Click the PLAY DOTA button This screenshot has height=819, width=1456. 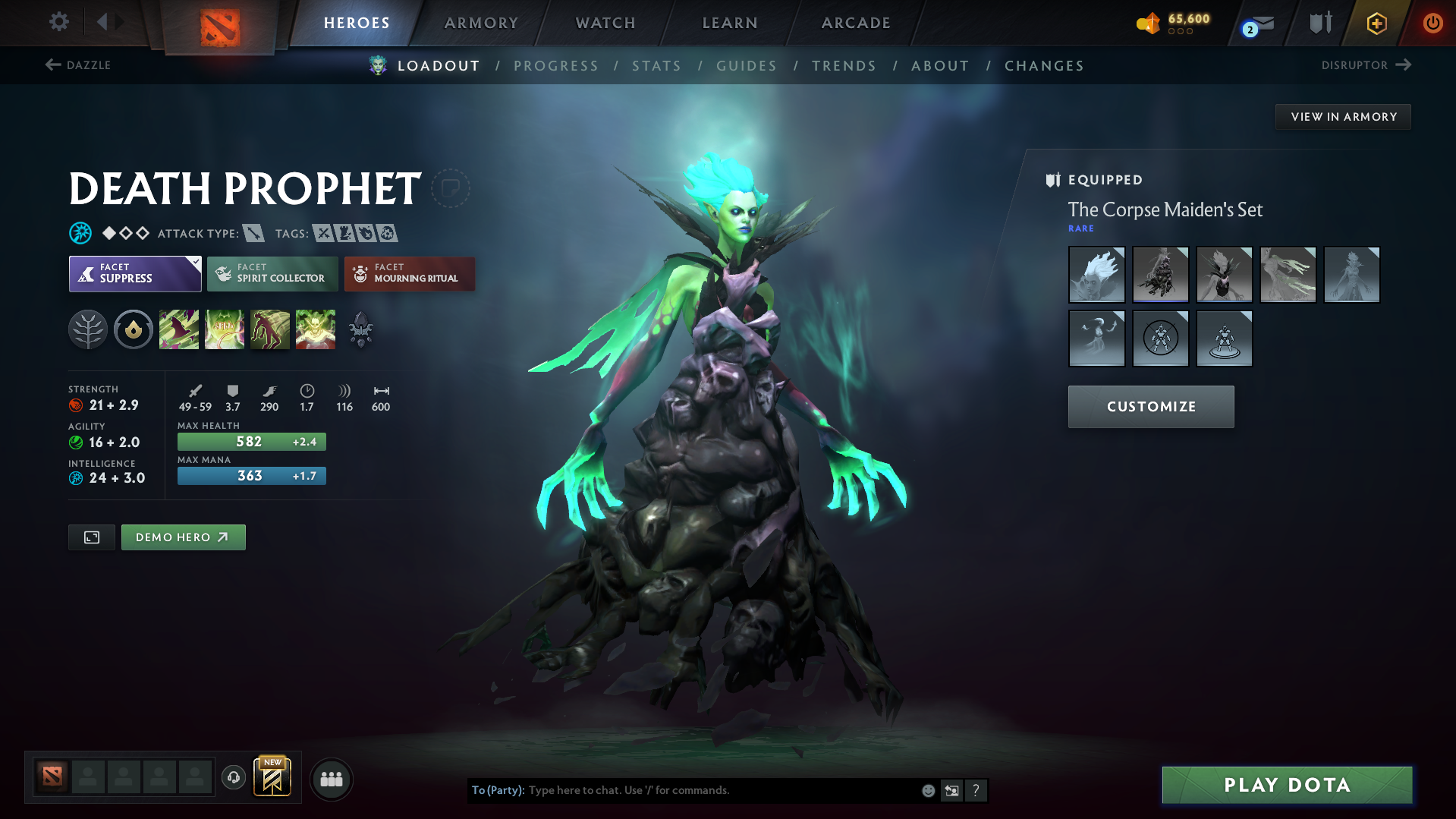tap(1285, 785)
